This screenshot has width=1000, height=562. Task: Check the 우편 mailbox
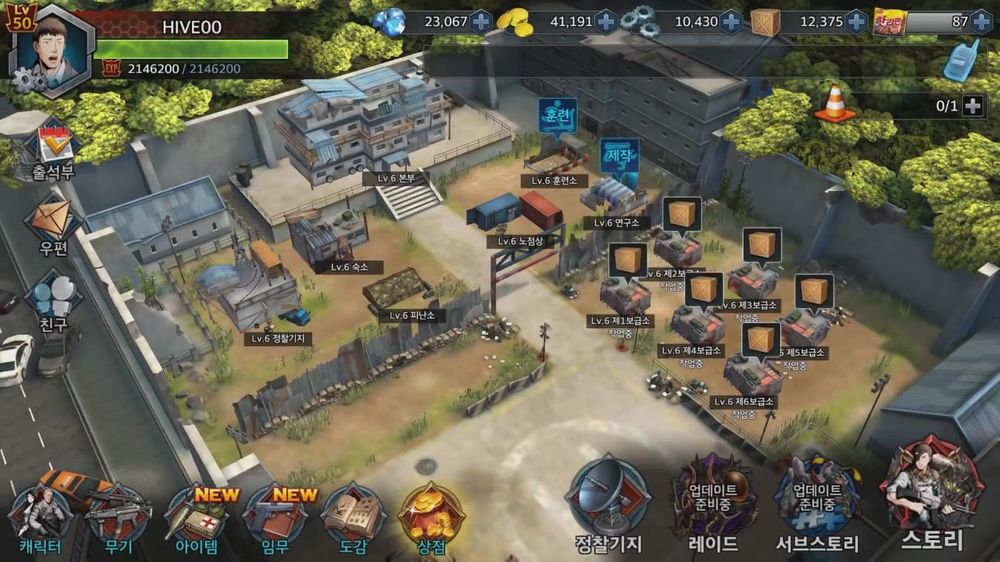point(53,225)
